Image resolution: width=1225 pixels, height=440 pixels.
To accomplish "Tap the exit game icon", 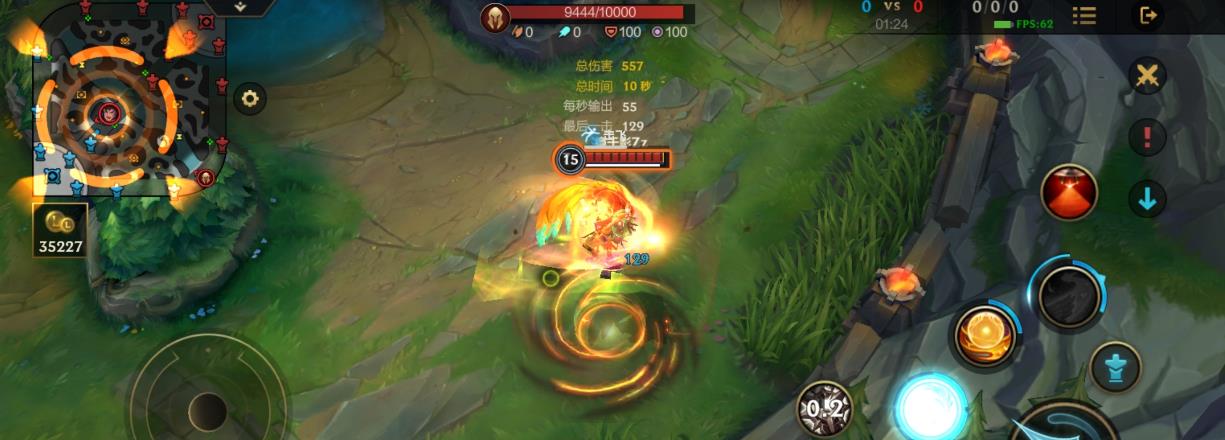I will coord(1148,15).
